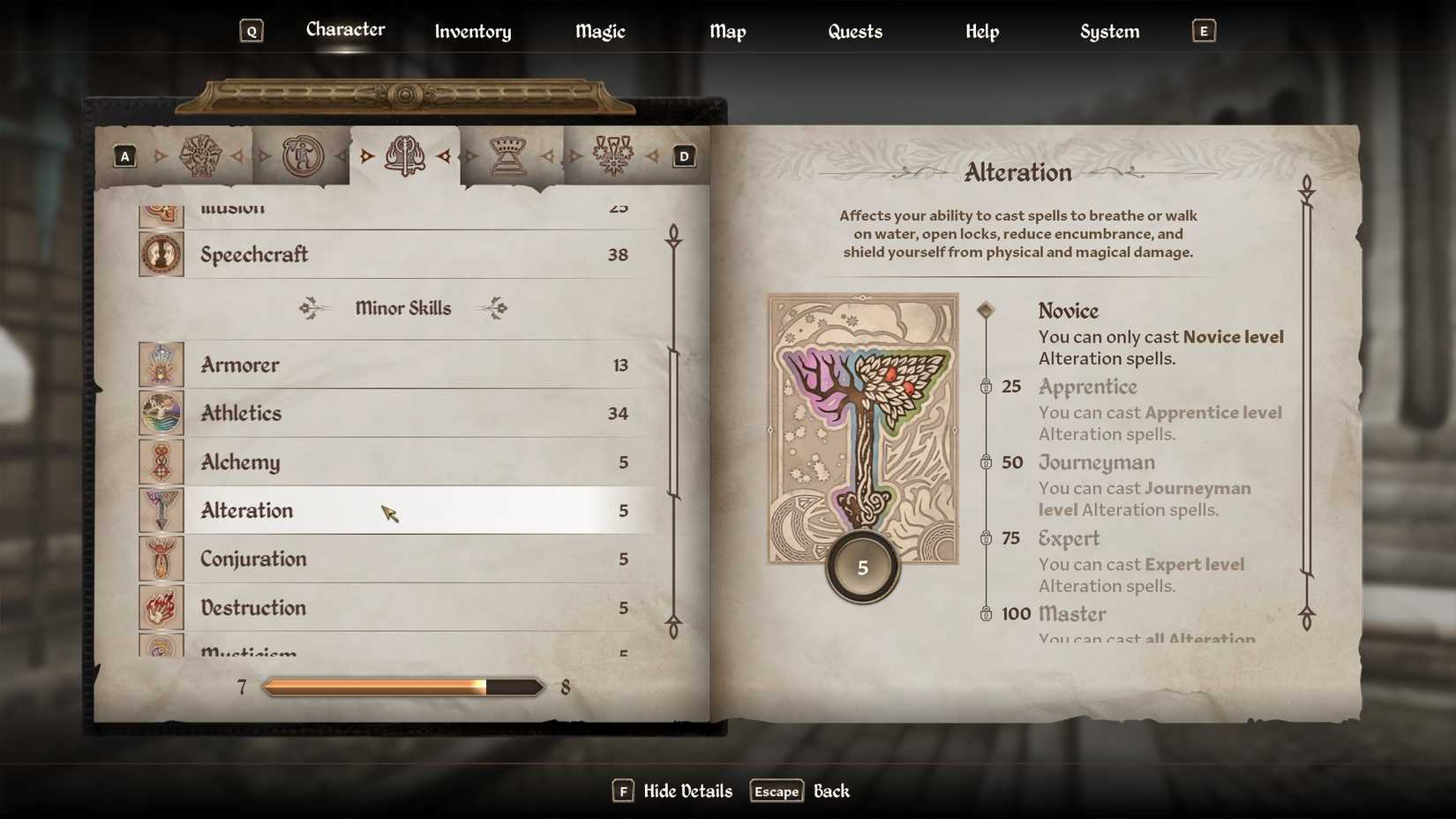
Task: Select the Speechcraft skill icon
Action: tap(161, 254)
